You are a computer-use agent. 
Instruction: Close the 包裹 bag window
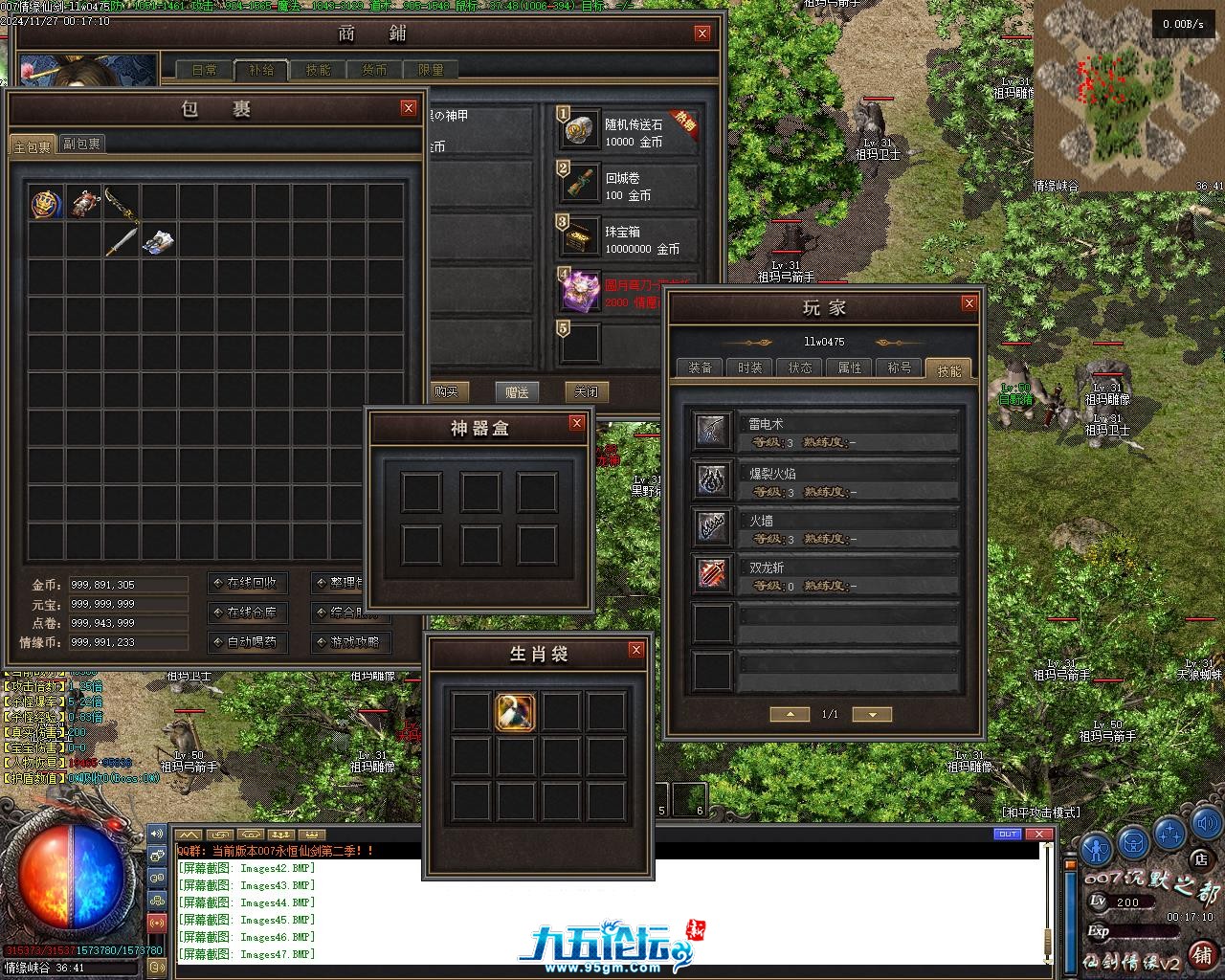point(409,108)
